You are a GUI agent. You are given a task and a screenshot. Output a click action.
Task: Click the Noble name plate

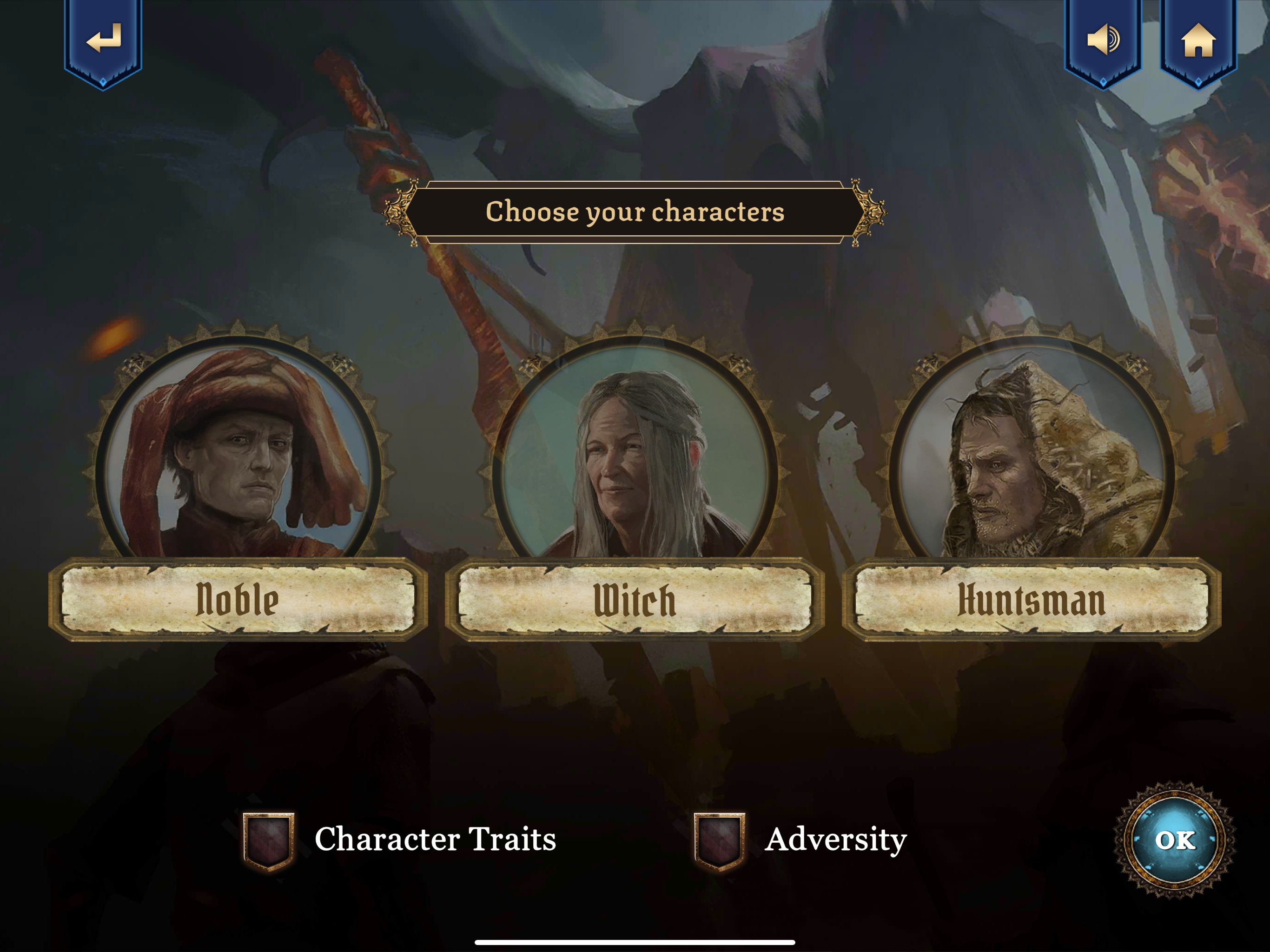pyautogui.click(x=238, y=600)
